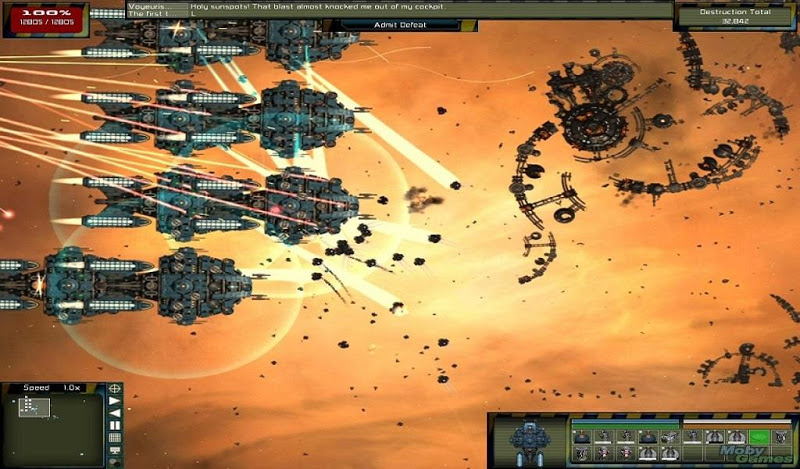Click the monitor screen icon

pyautogui.click(x=115, y=451)
